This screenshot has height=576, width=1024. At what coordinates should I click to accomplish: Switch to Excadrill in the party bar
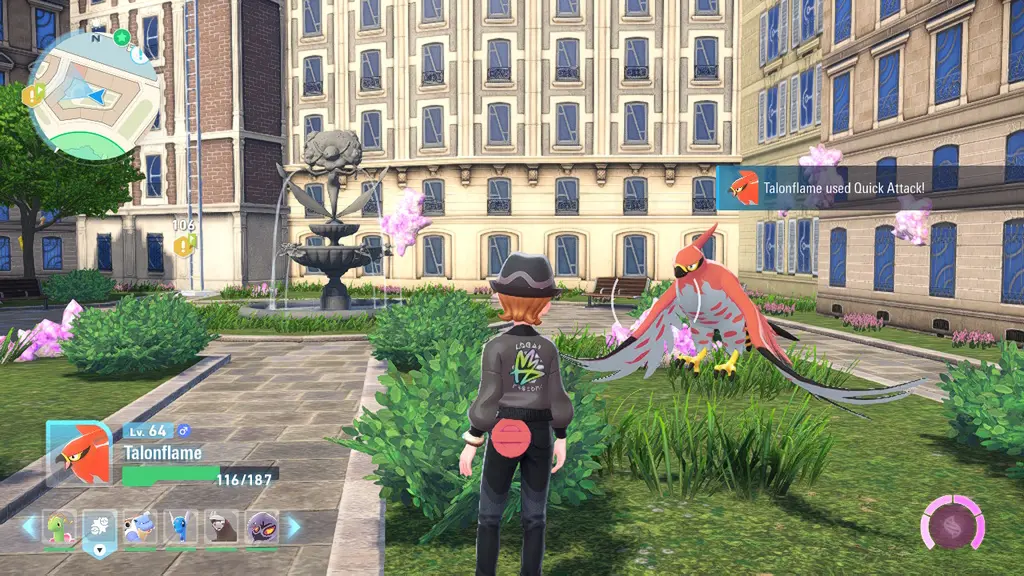[x=221, y=525]
